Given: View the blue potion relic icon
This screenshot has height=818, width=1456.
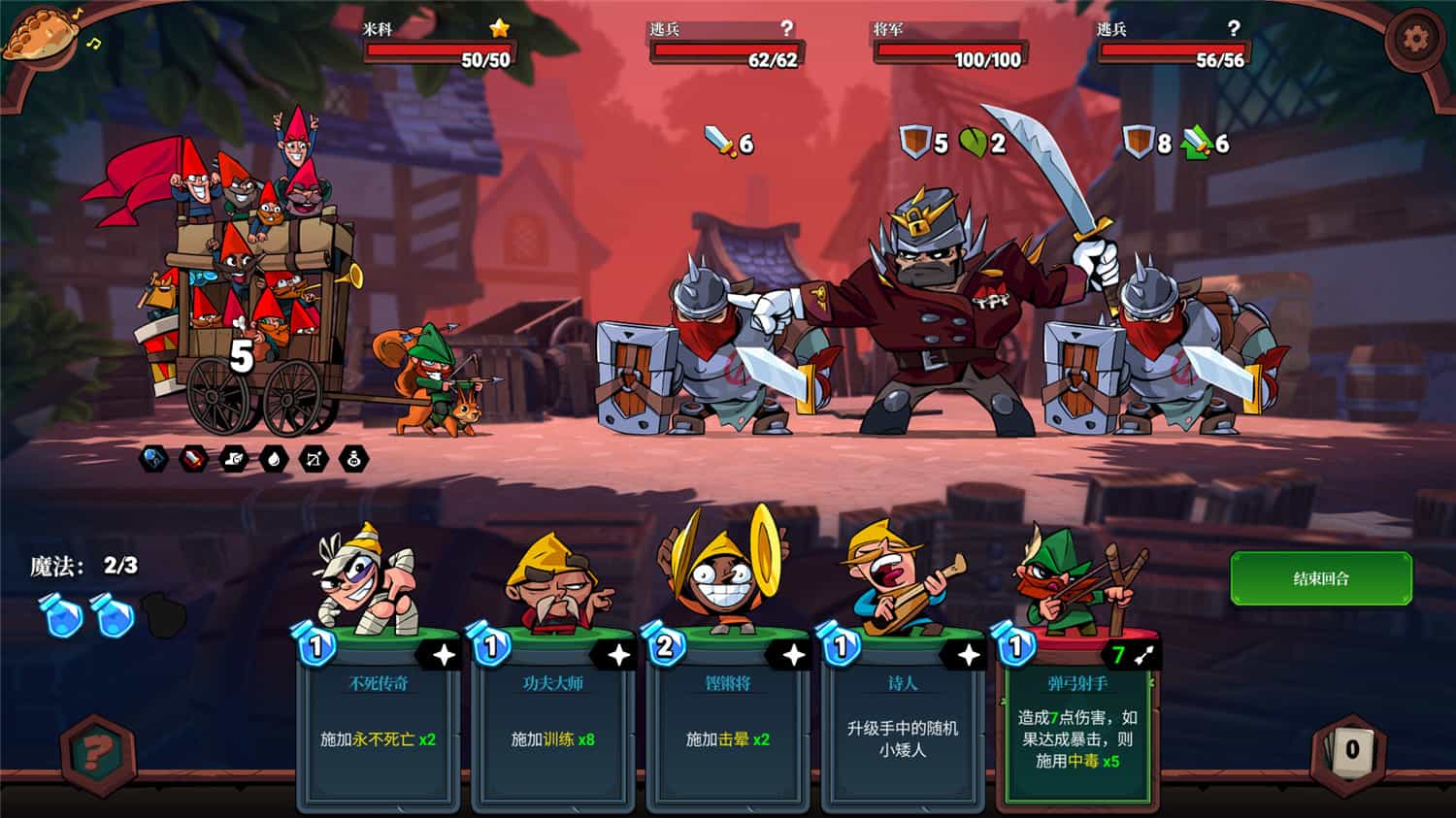Looking at the screenshot, I should tap(153, 459).
